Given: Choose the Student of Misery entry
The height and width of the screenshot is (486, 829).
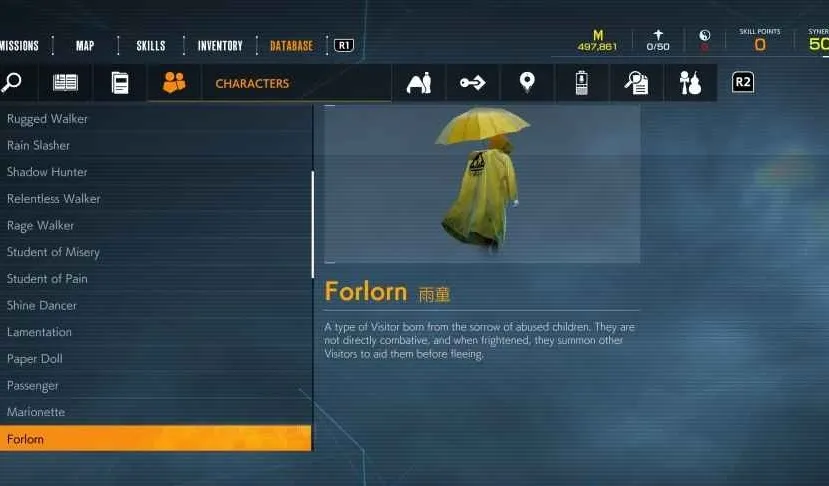Looking at the screenshot, I should point(53,252).
